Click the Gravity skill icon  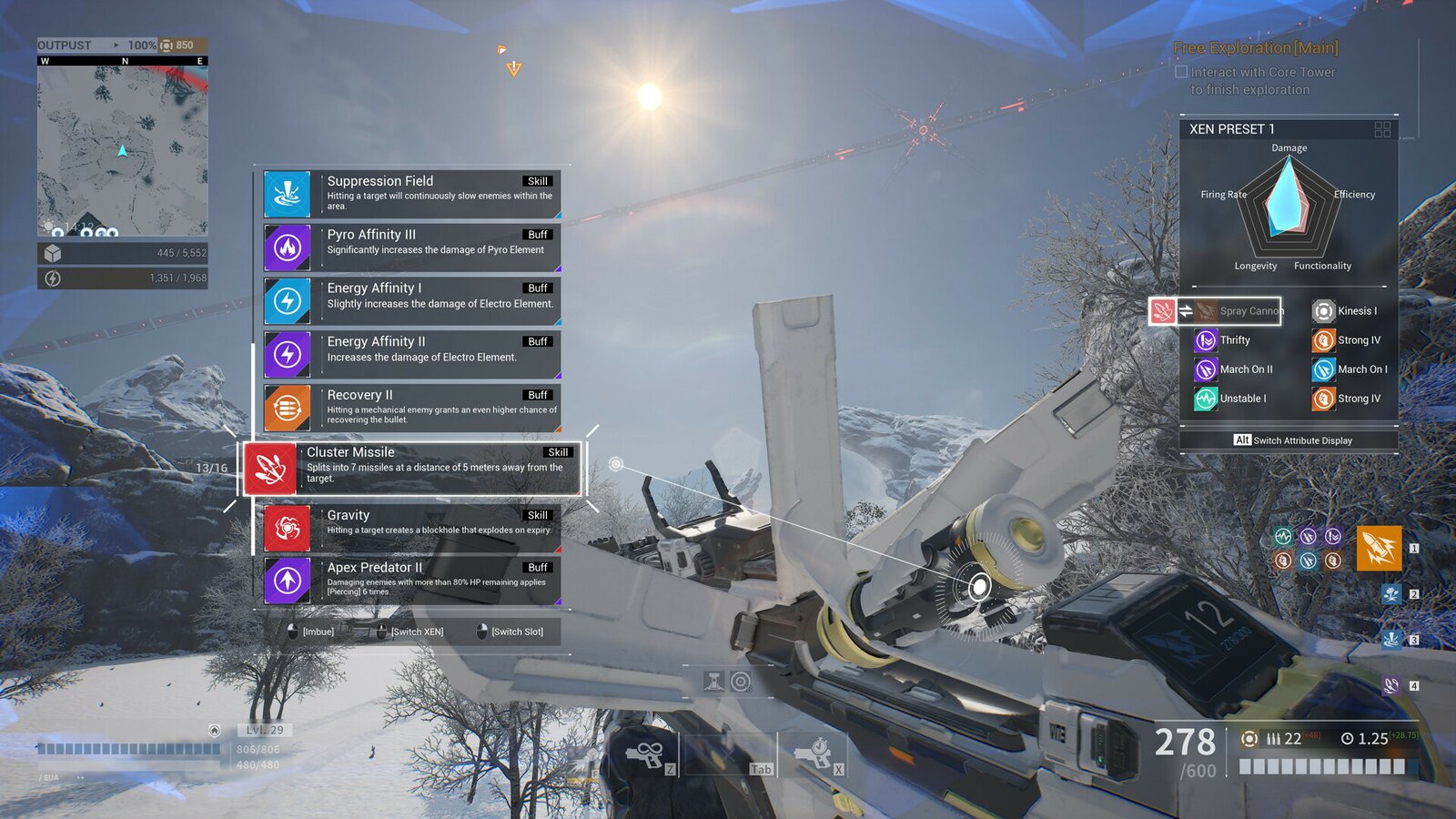click(x=287, y=529)
